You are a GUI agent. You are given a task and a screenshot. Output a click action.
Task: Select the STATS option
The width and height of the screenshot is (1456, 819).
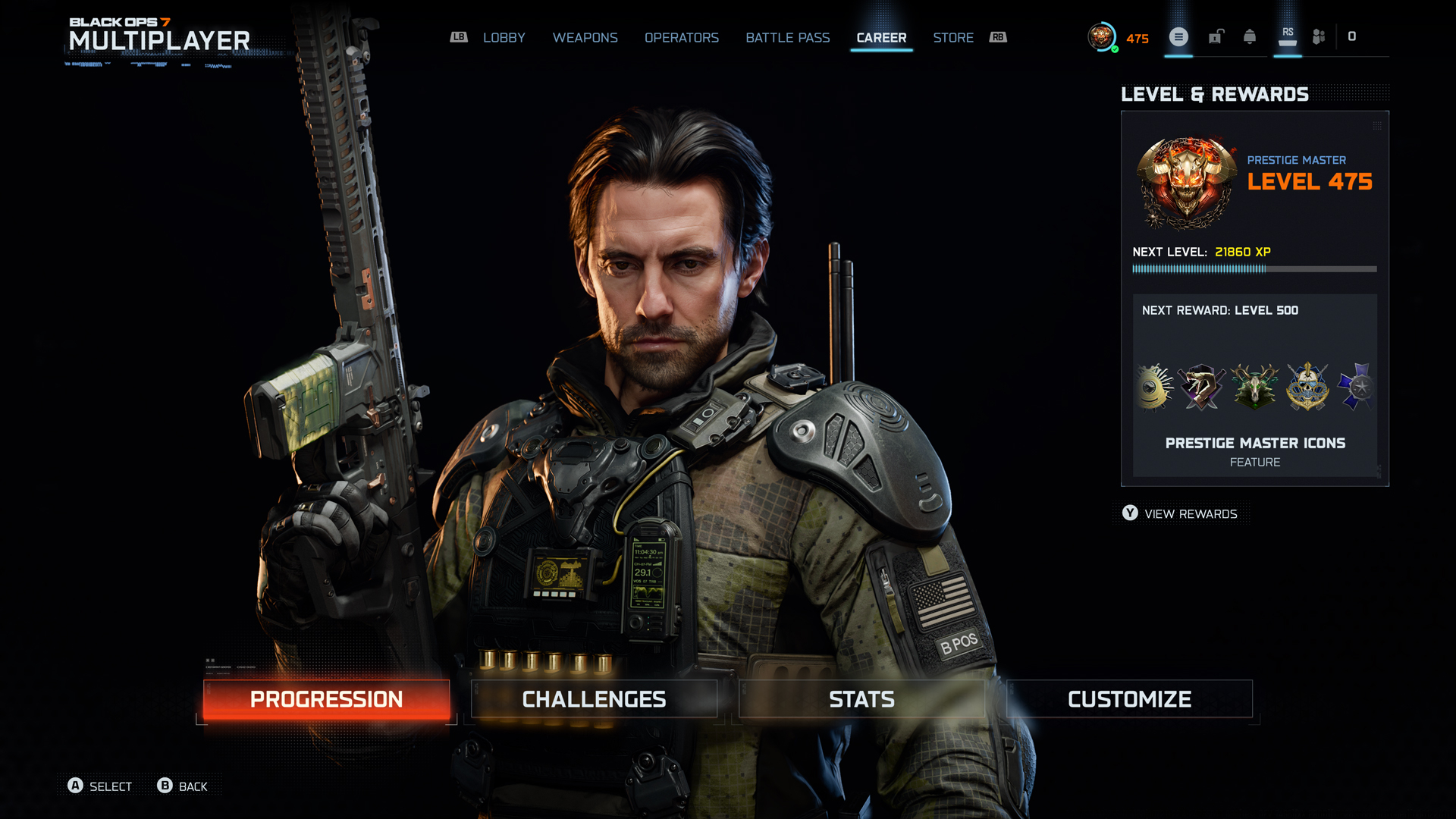click(861, 698)
